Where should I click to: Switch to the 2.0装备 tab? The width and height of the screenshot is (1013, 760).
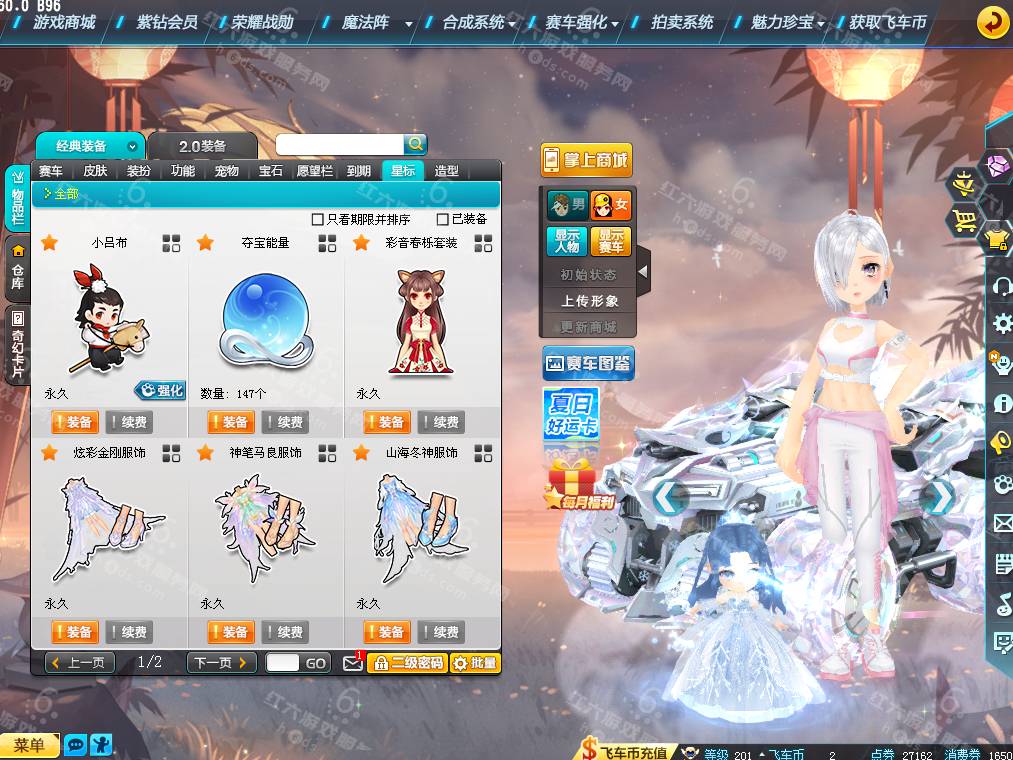click(x=202, y=146)
